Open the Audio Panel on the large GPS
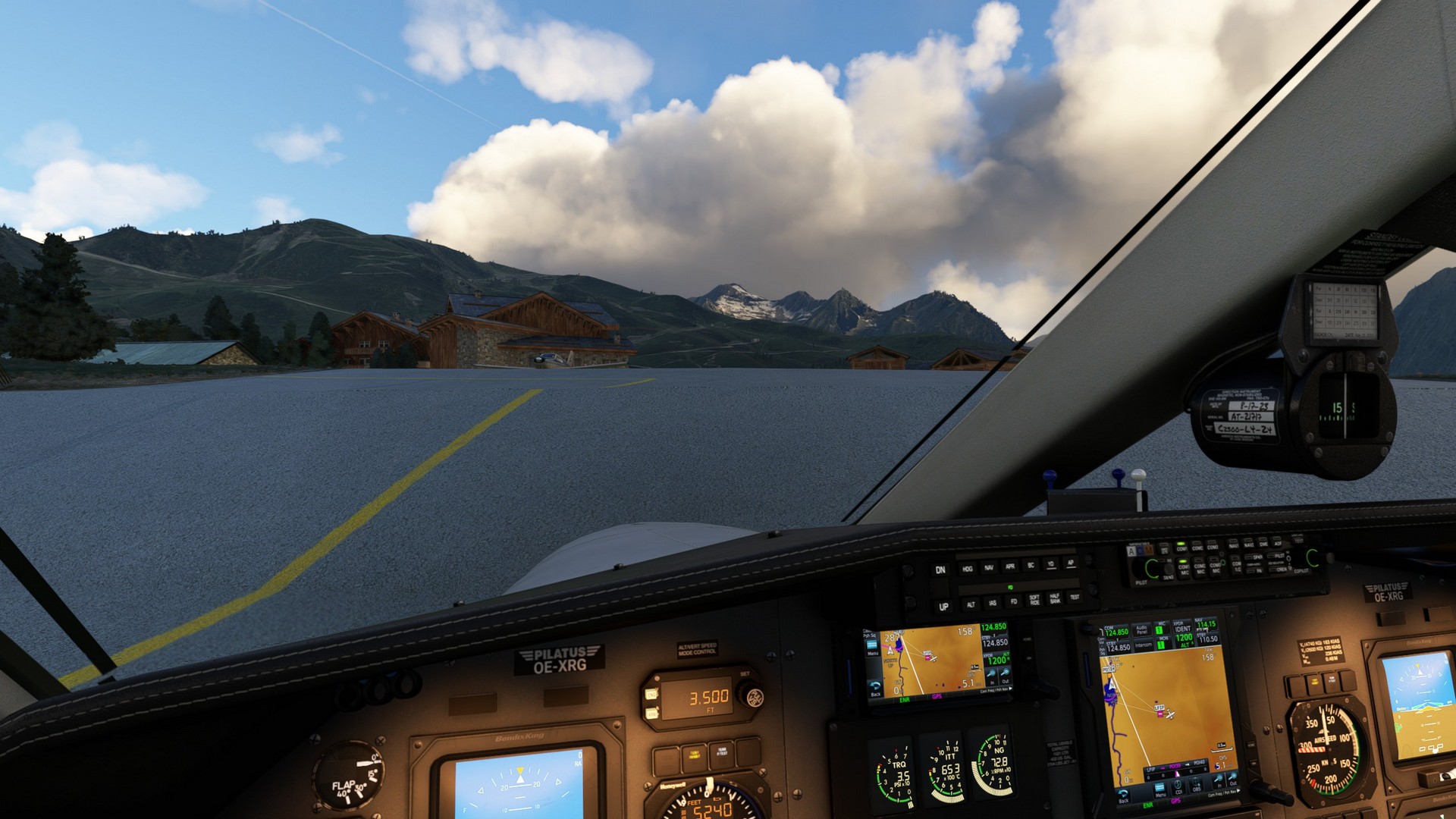Viewport: 1456px width, 819px height. (1142, 629)
